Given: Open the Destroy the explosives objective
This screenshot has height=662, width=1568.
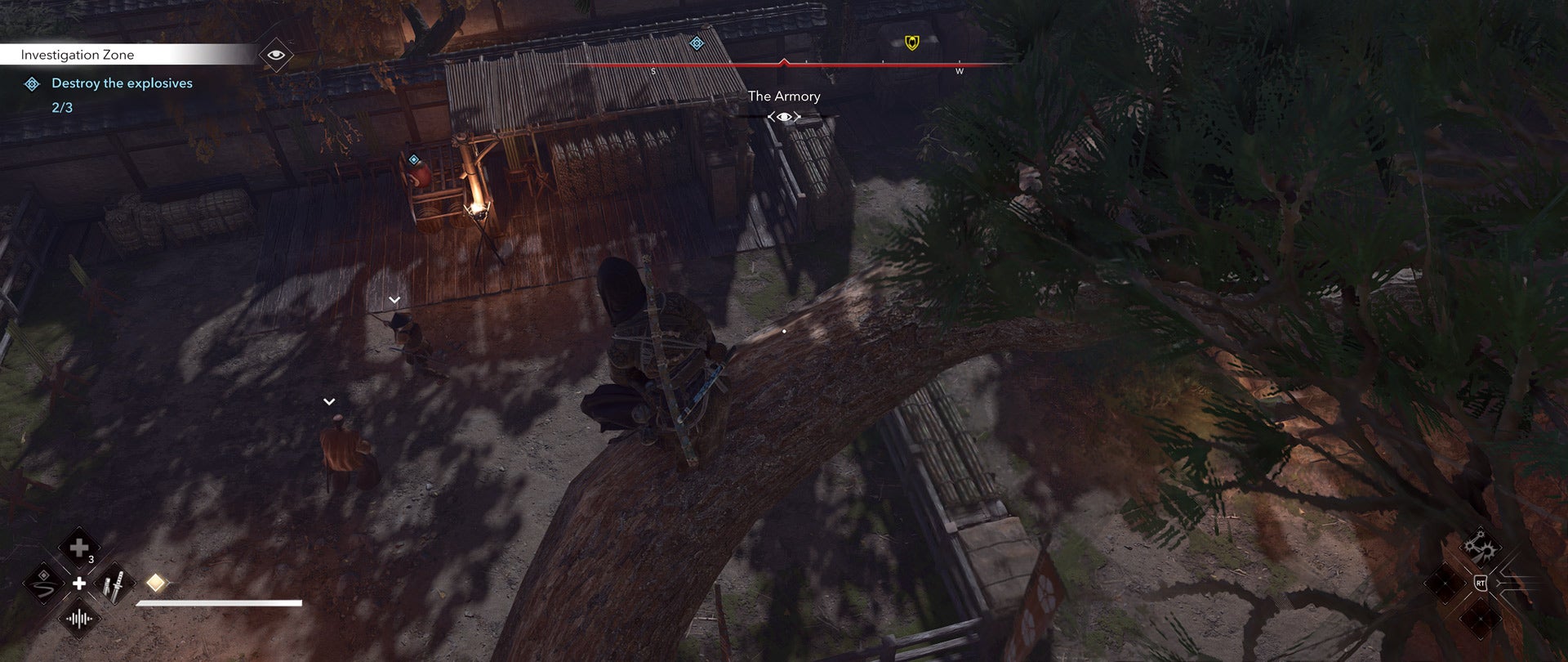Looking at the screenshot, I should click(x=121, y=83).
